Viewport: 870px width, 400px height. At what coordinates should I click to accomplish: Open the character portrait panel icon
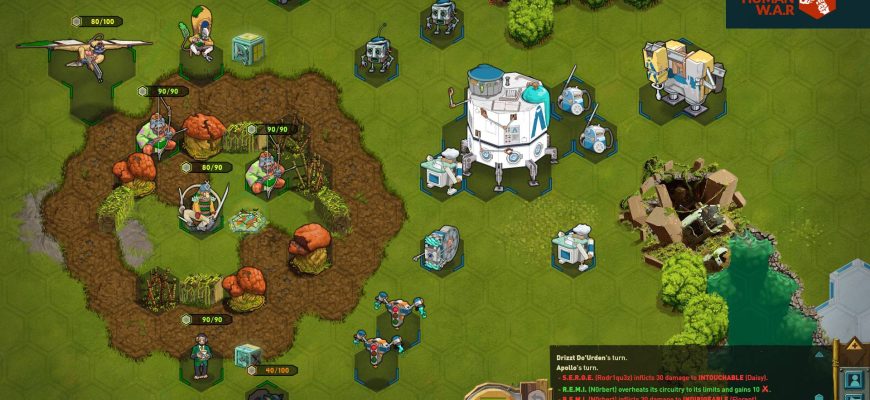pyautogui.click(x=855, y=380)
